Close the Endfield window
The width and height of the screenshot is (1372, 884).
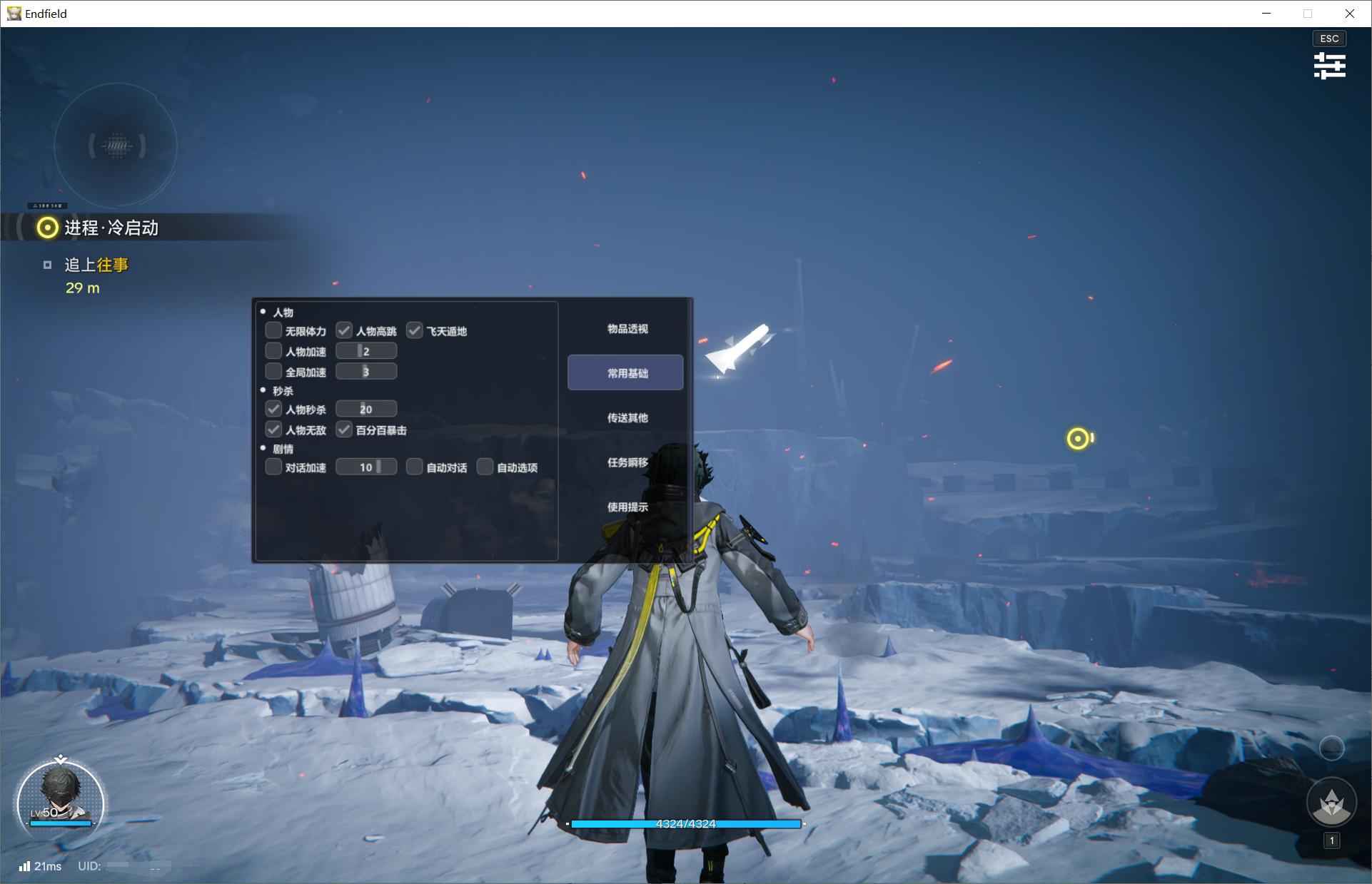pyautogui.click(x=1349, y=14)
